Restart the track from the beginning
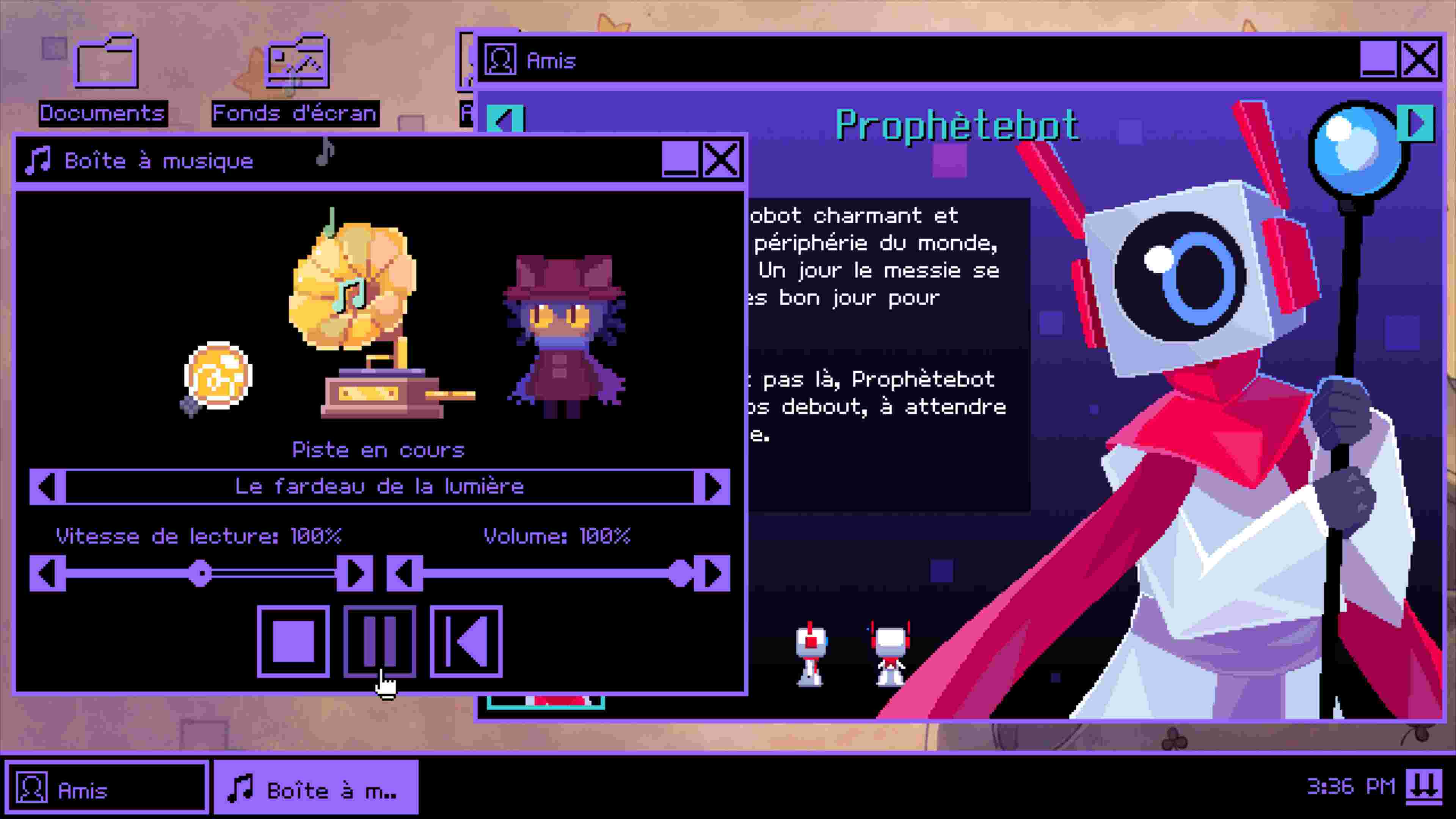The width and height of the screenshot is (1456, 819). (x=466, y=642)
